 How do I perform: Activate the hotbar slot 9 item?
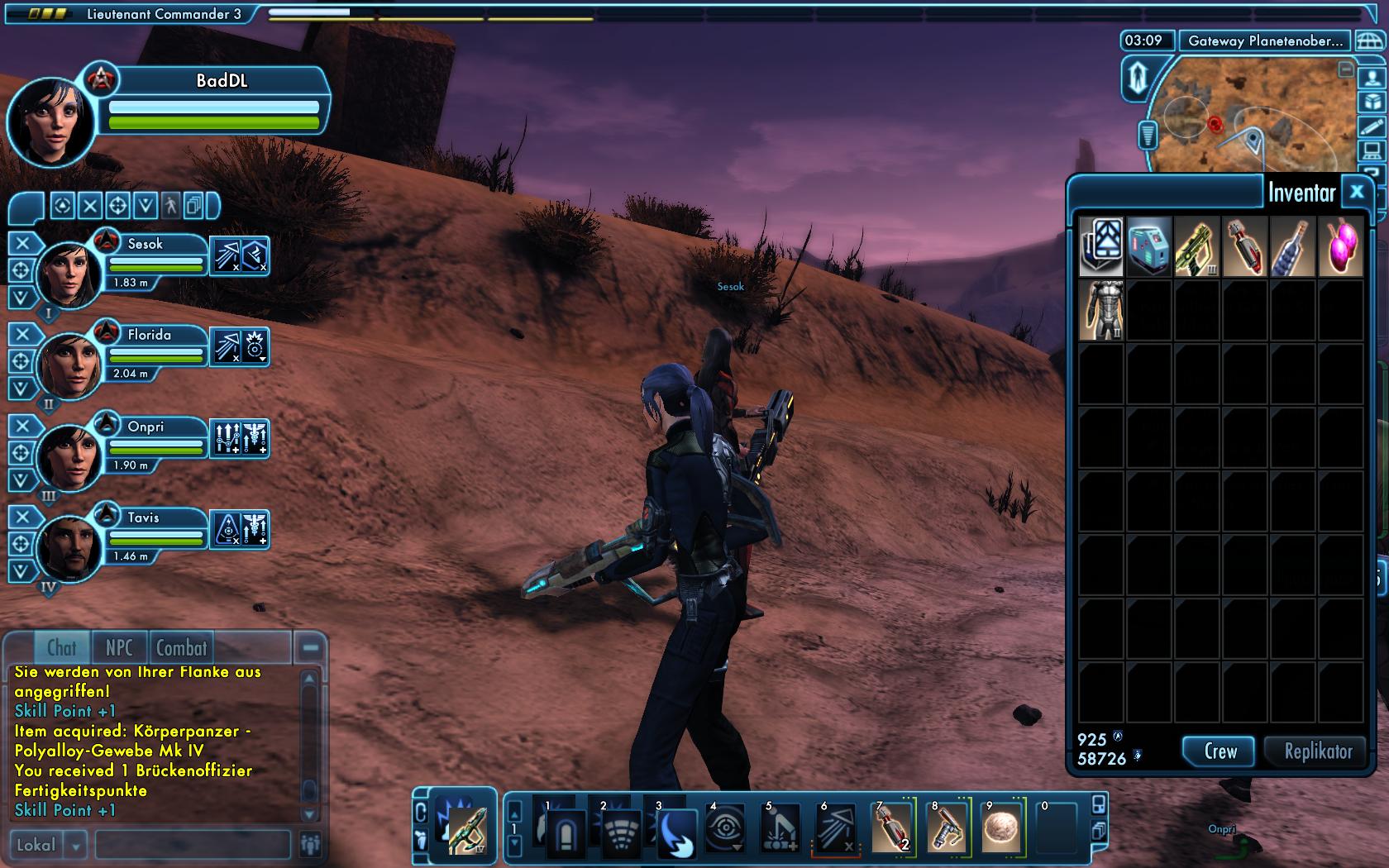(1002, 827)
